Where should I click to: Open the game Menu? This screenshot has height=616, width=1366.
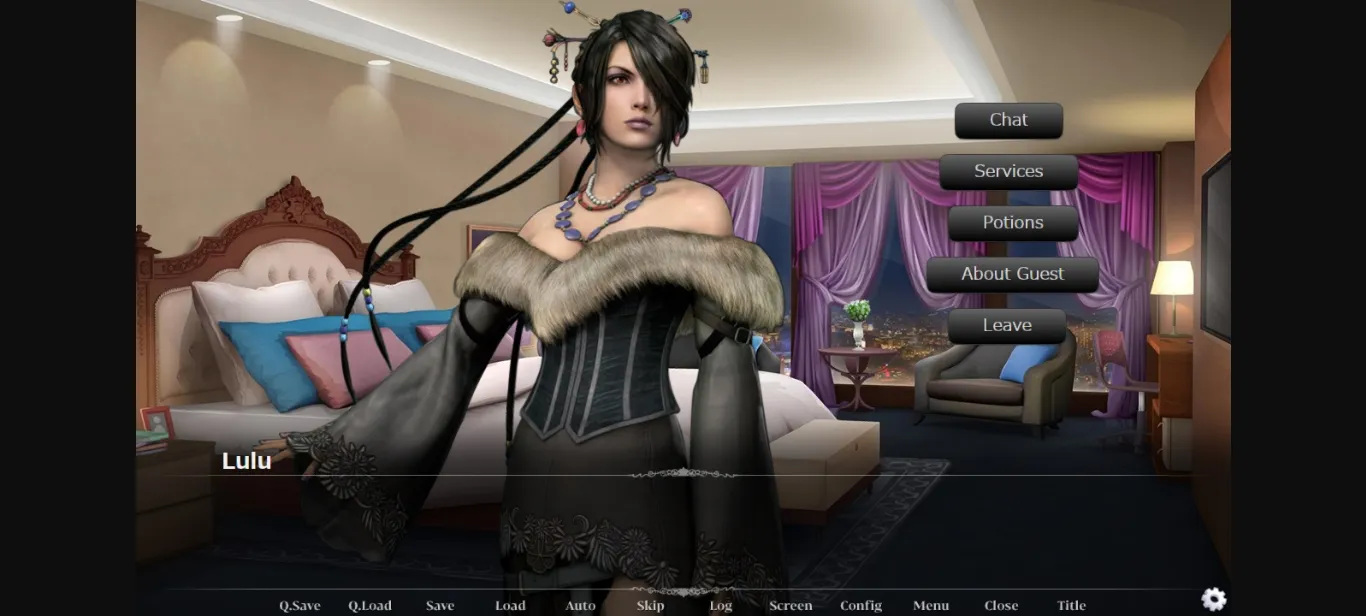tap(931, 605)
